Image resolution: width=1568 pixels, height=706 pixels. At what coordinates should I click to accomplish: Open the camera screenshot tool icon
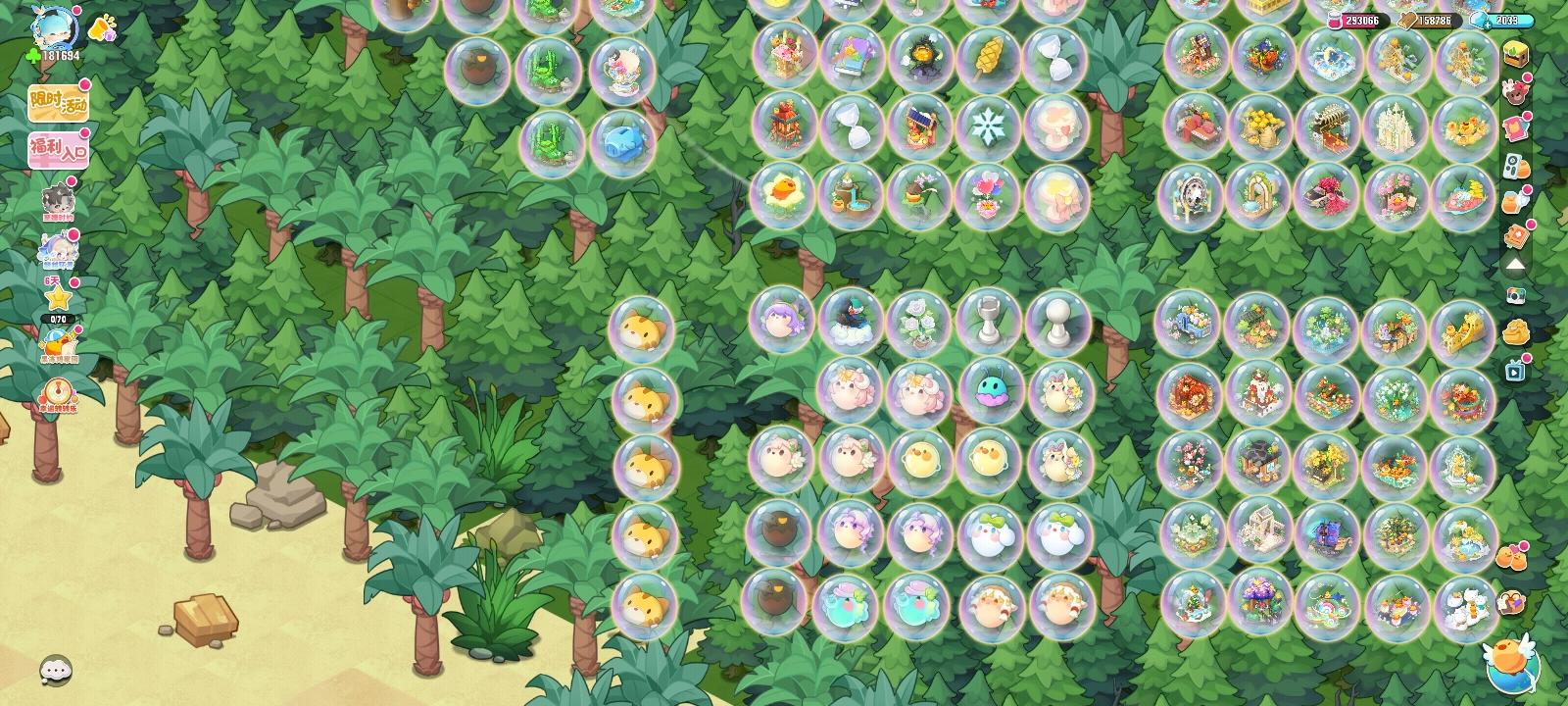click(1514, 295)
